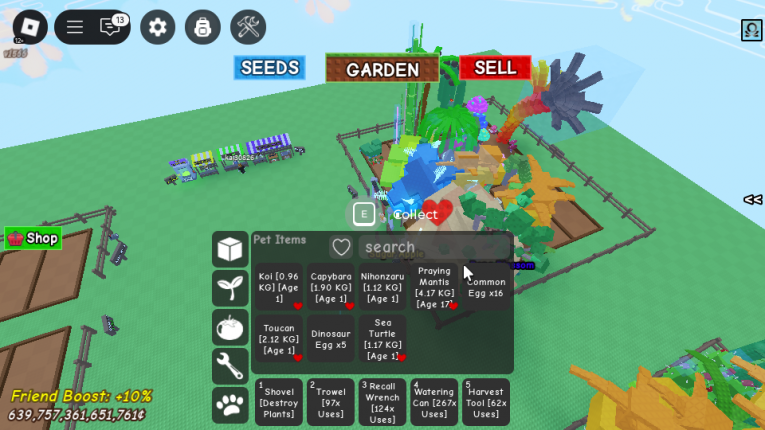Select the Dinosaur Egg x5 slot

(x=331, y=338)
